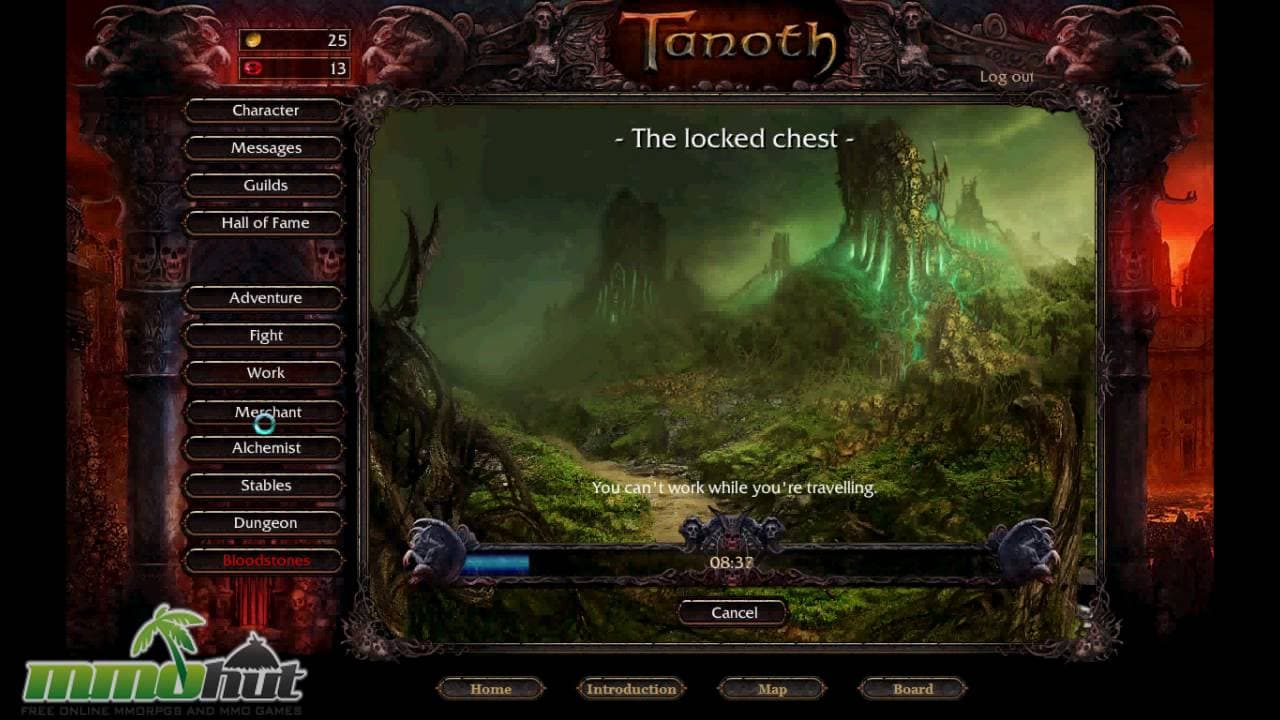Click the 08:37 travel countdown timer
1280x720 pixels.
pos(730,561)
